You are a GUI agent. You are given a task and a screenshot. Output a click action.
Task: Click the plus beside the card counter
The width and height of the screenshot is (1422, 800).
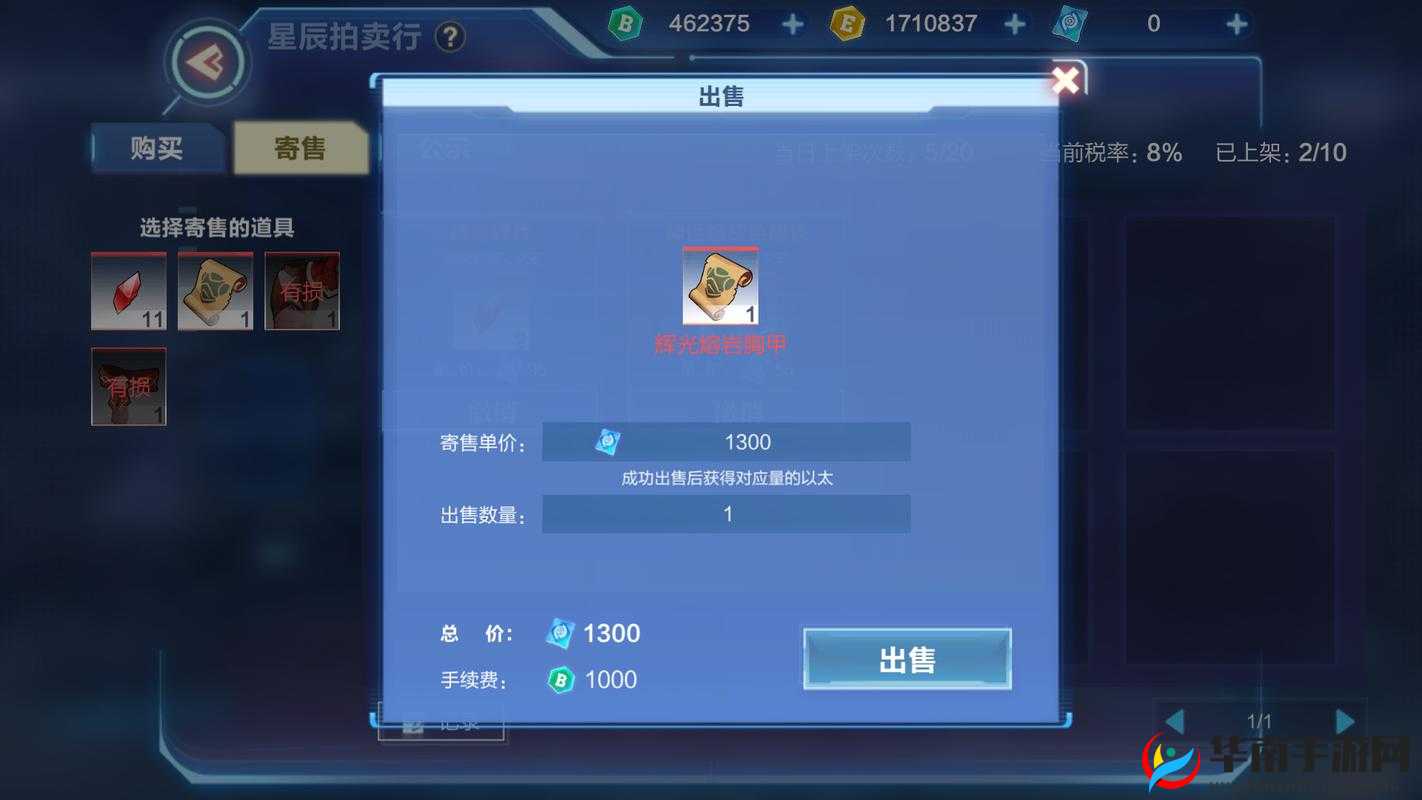1237,23
